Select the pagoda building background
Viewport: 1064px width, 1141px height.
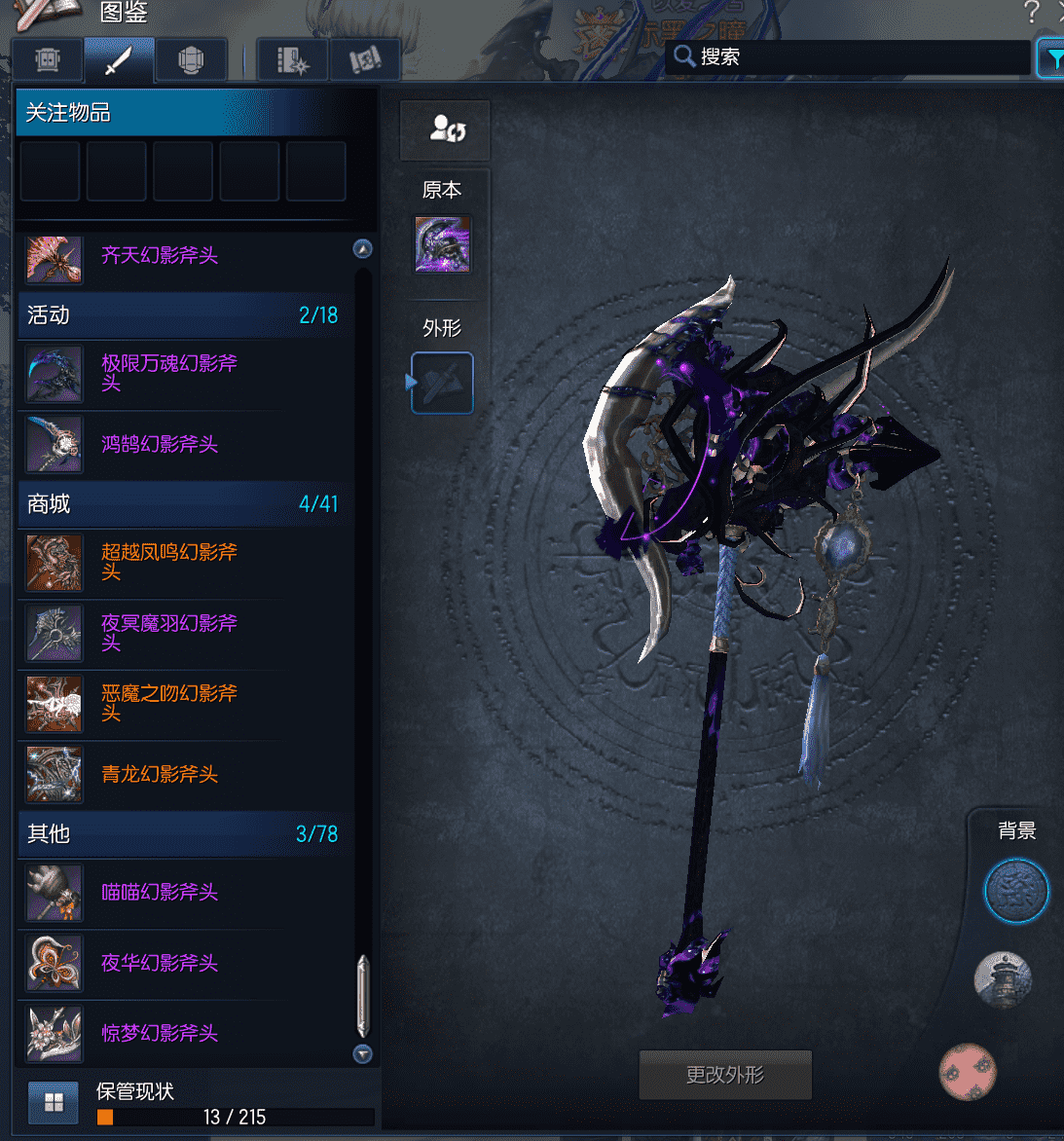point(1003,979)
